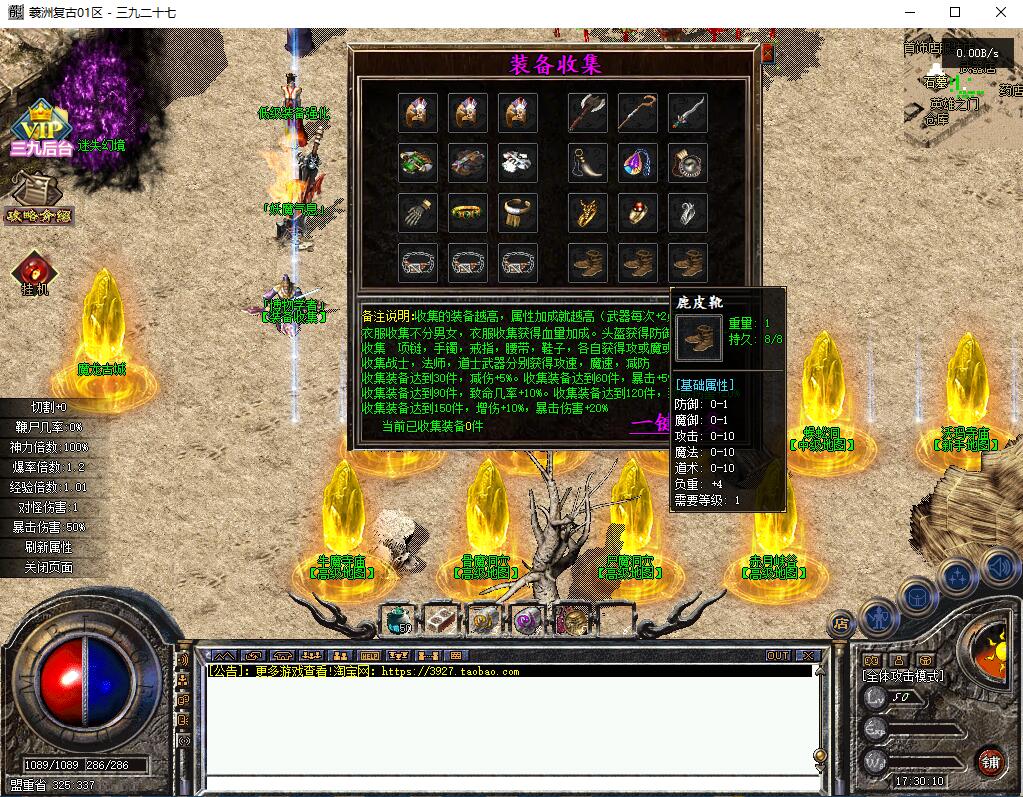Click 刷新属性 to refresh stats
Viewport: 1023px width, 797px height.
click(48, 547)
